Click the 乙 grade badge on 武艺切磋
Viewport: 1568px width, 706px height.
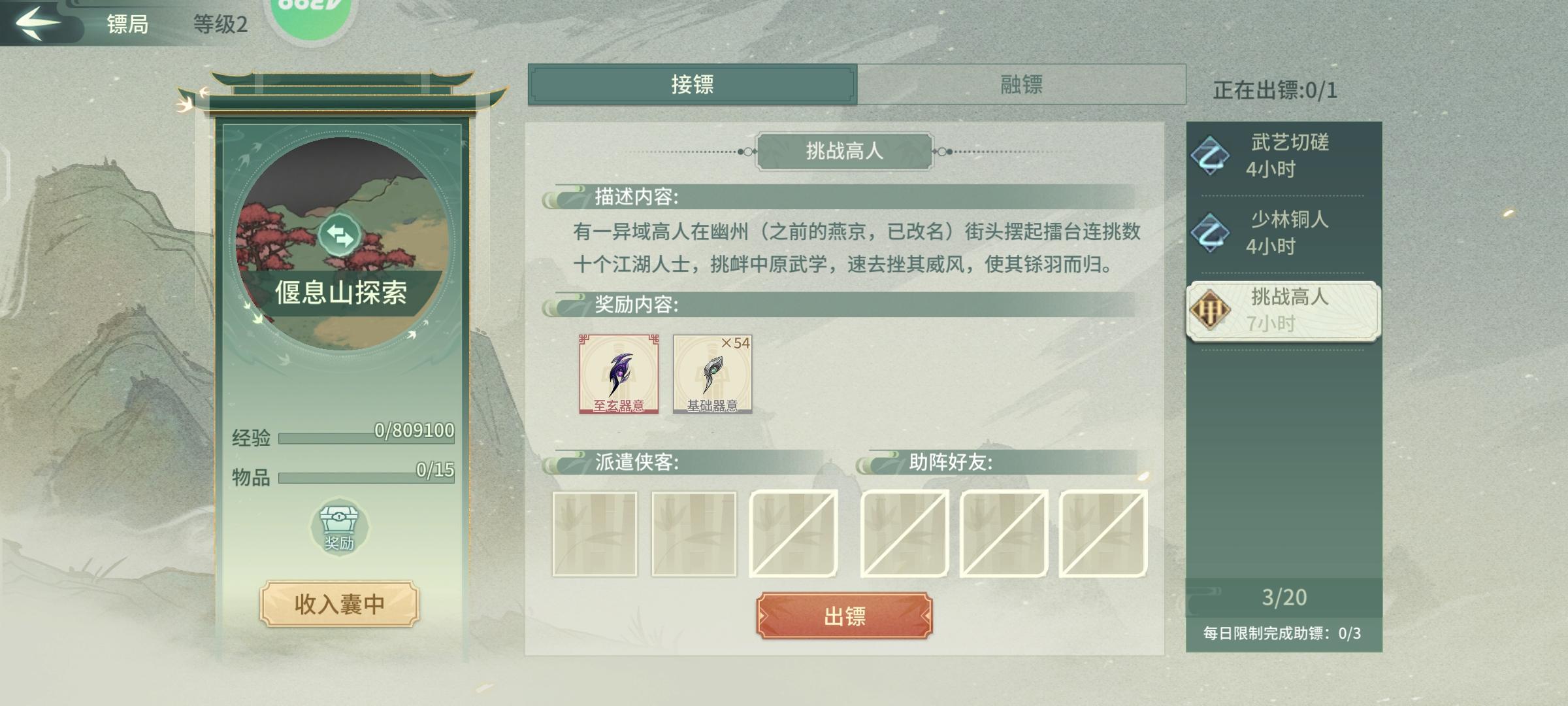1212,155
